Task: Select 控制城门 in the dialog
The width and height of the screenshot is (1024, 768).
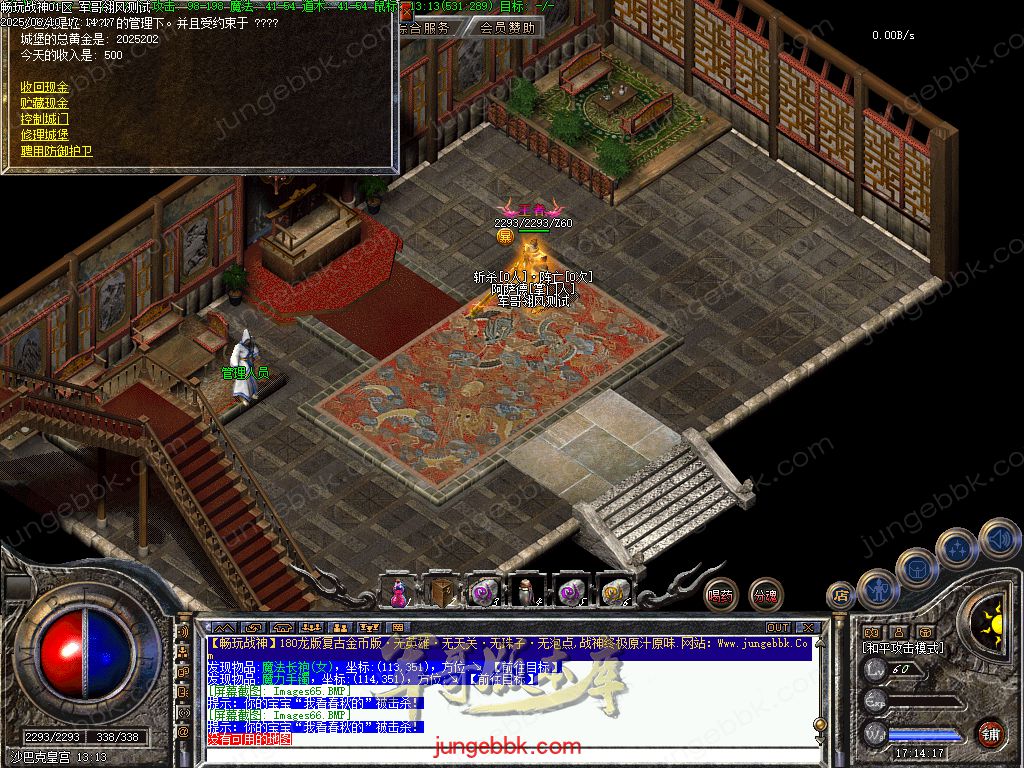Action: 45,119
